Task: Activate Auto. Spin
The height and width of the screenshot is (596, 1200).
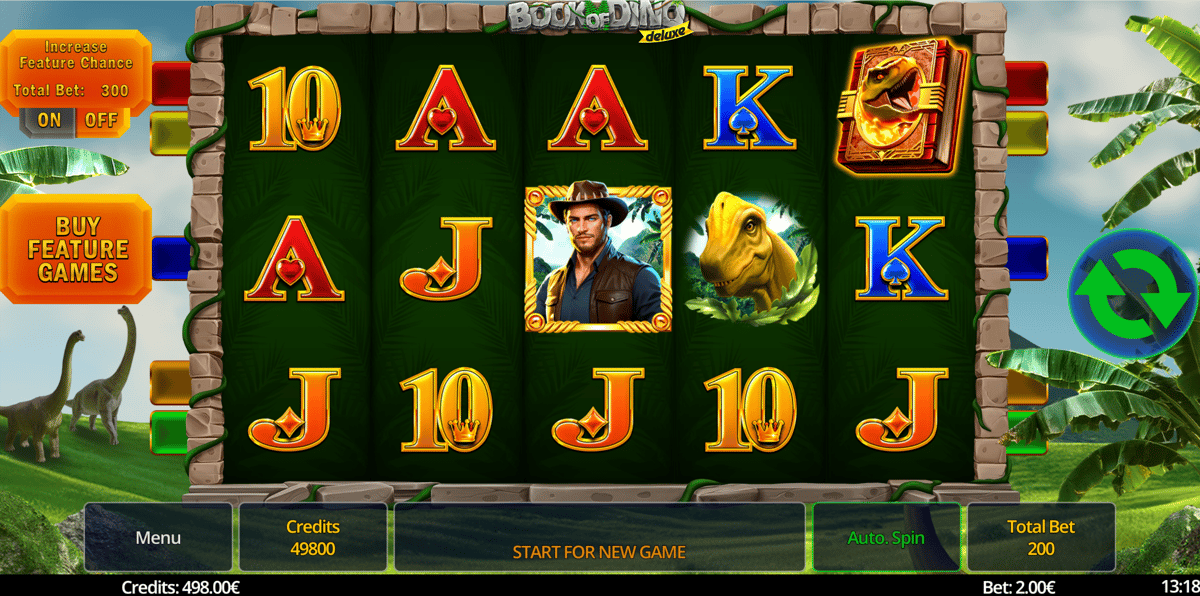Action: (886, 537)
